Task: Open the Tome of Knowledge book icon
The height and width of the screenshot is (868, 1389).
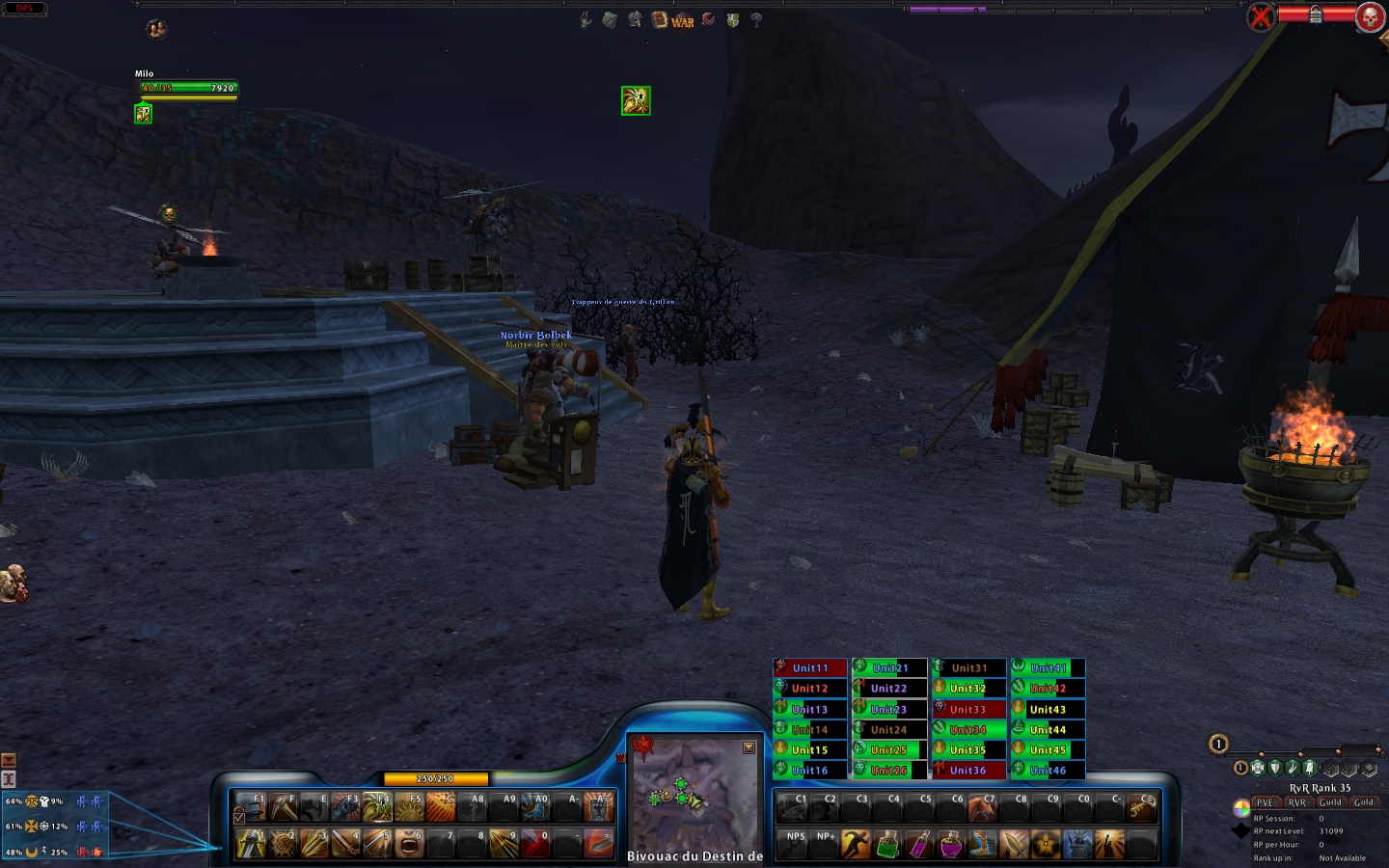Action: click(x=660, y=19)
